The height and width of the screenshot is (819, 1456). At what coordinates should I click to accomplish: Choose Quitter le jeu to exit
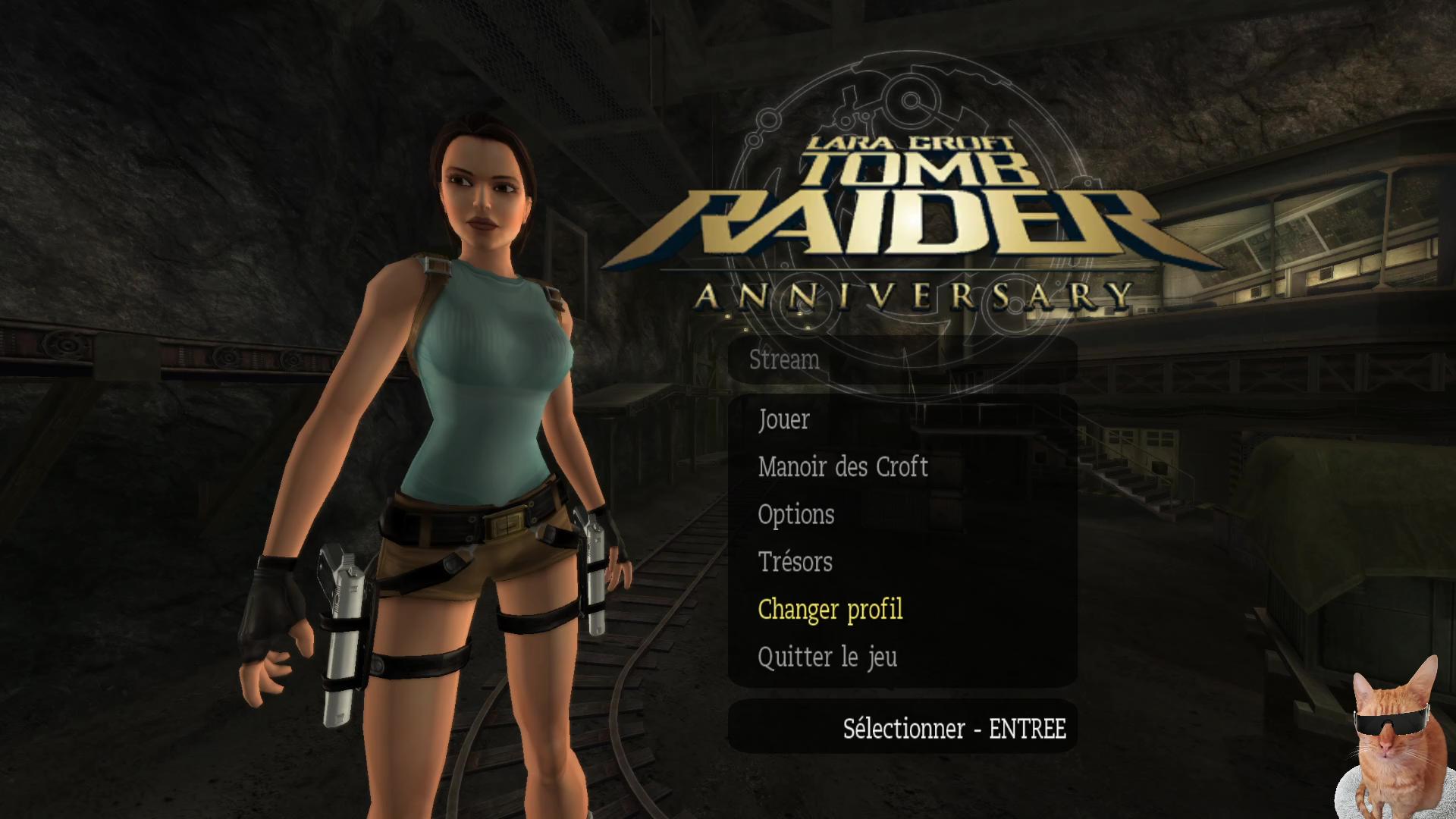point(827,657)
